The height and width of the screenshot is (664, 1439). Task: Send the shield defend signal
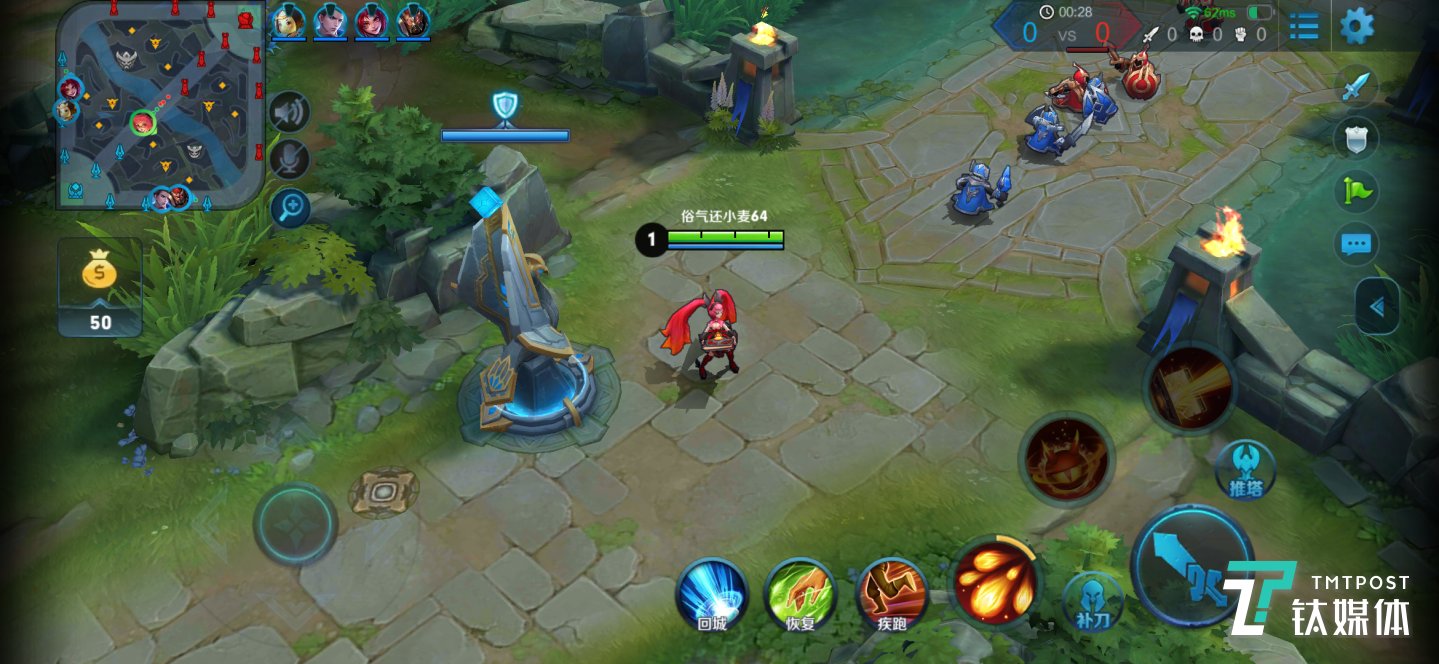[x=1357, y=139]
